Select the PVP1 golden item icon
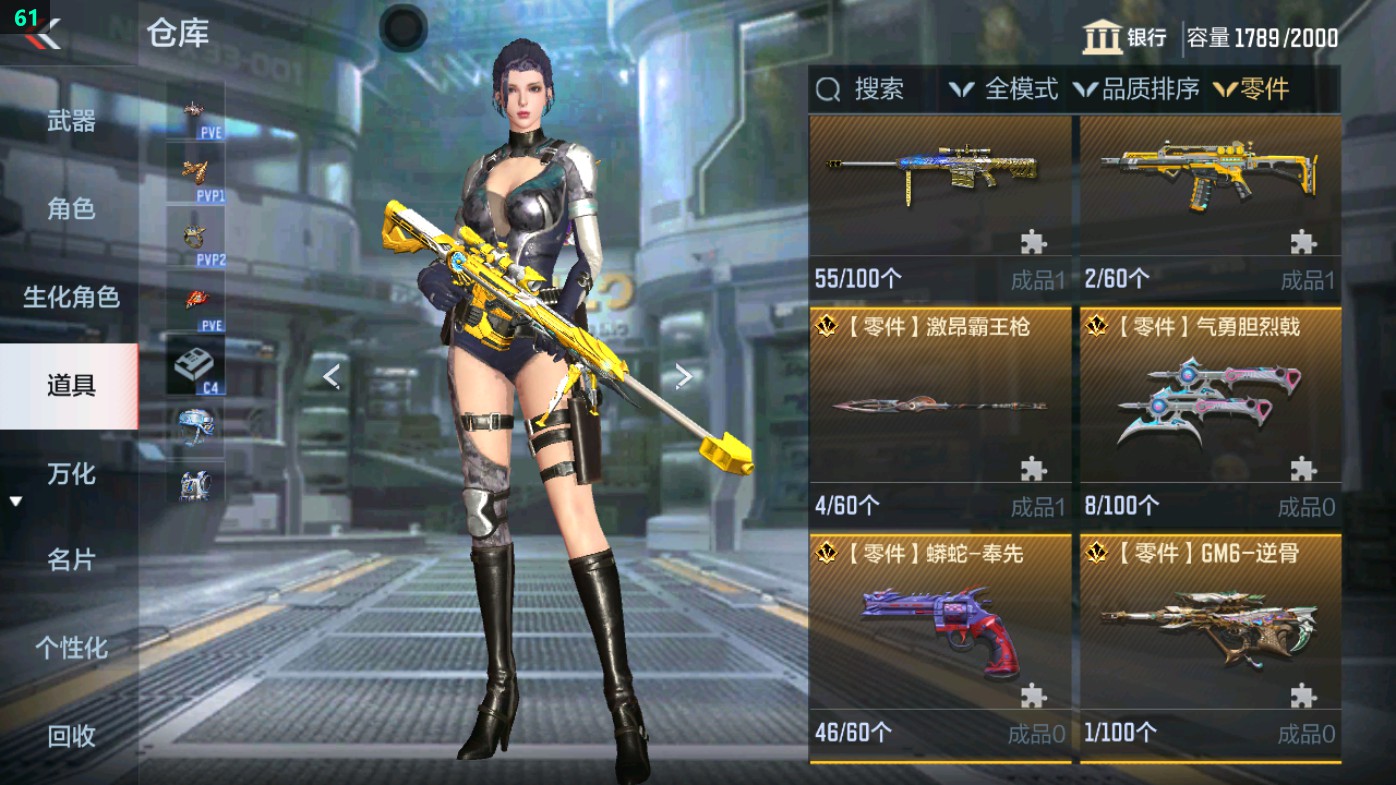This screenshot has height=785, width=1396. [193, 170]
